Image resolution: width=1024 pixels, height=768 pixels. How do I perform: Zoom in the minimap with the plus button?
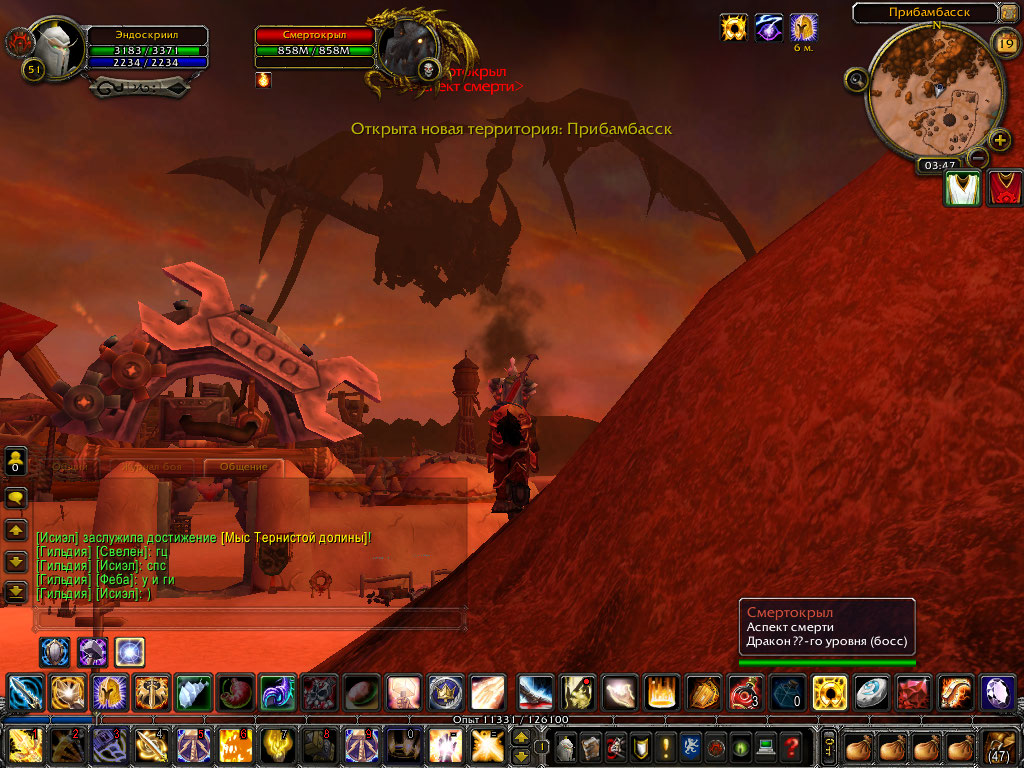coord(998,140)
